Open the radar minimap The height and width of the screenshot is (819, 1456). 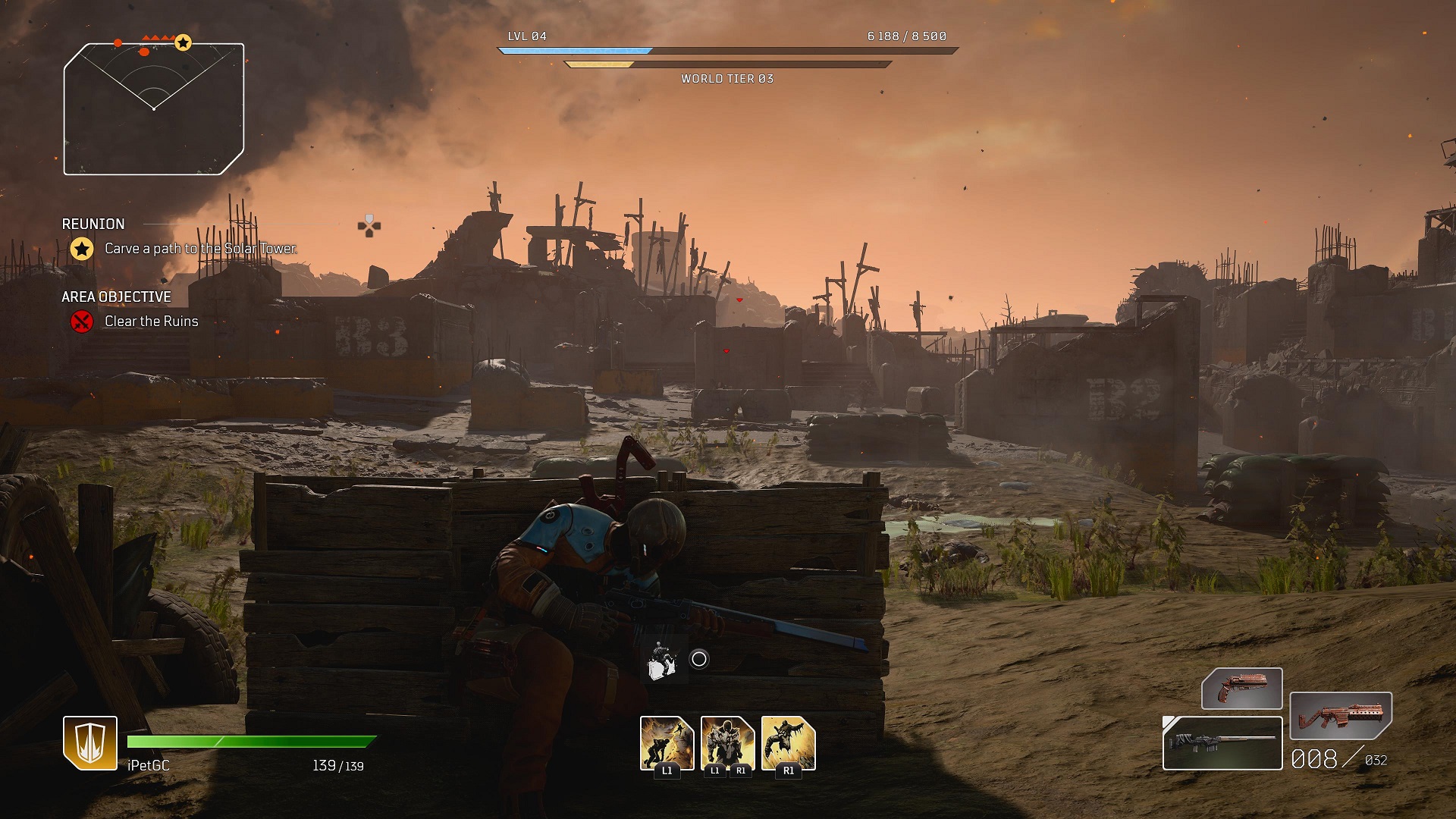[x=154, y=109]
